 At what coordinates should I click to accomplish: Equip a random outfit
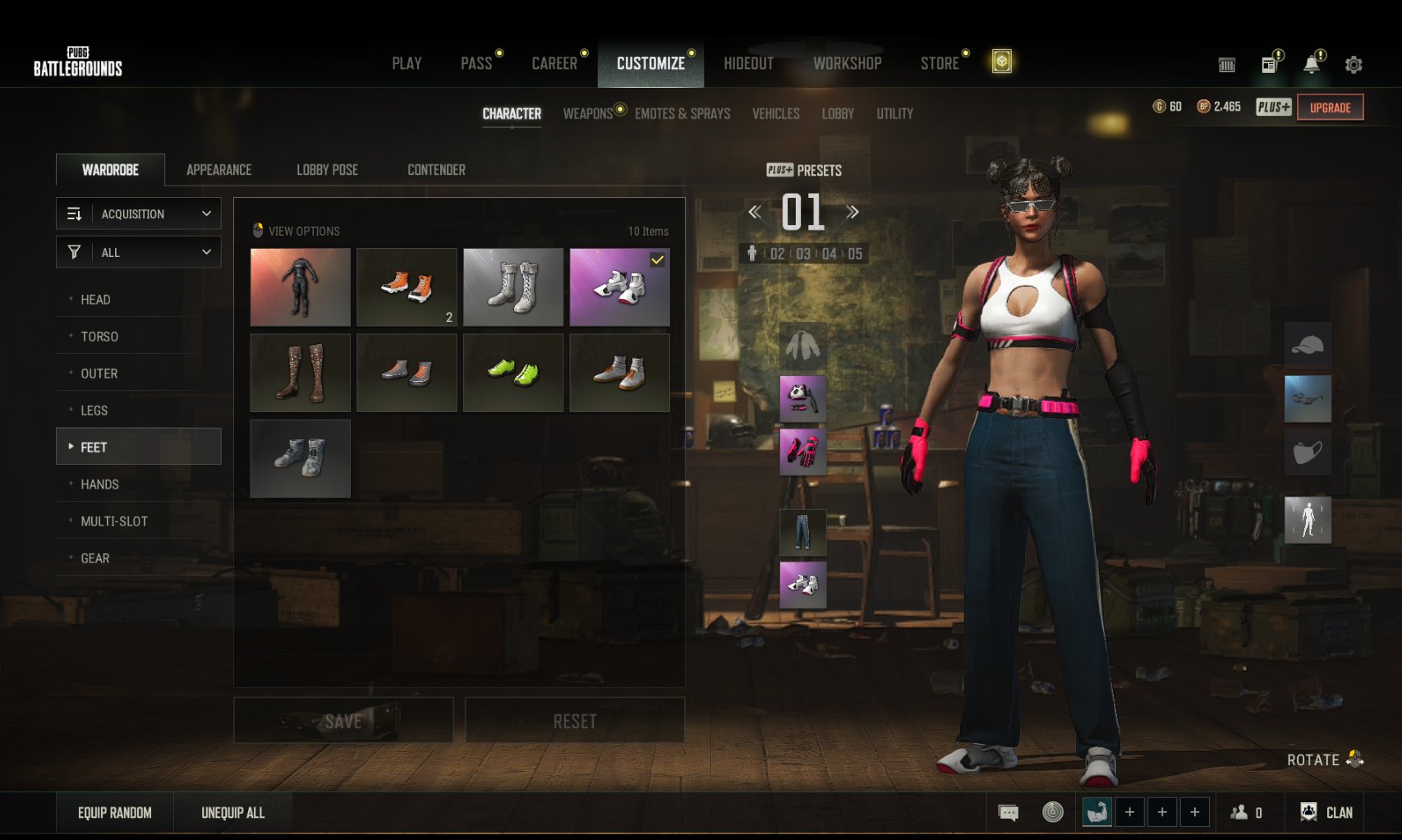tap(115, 813)
